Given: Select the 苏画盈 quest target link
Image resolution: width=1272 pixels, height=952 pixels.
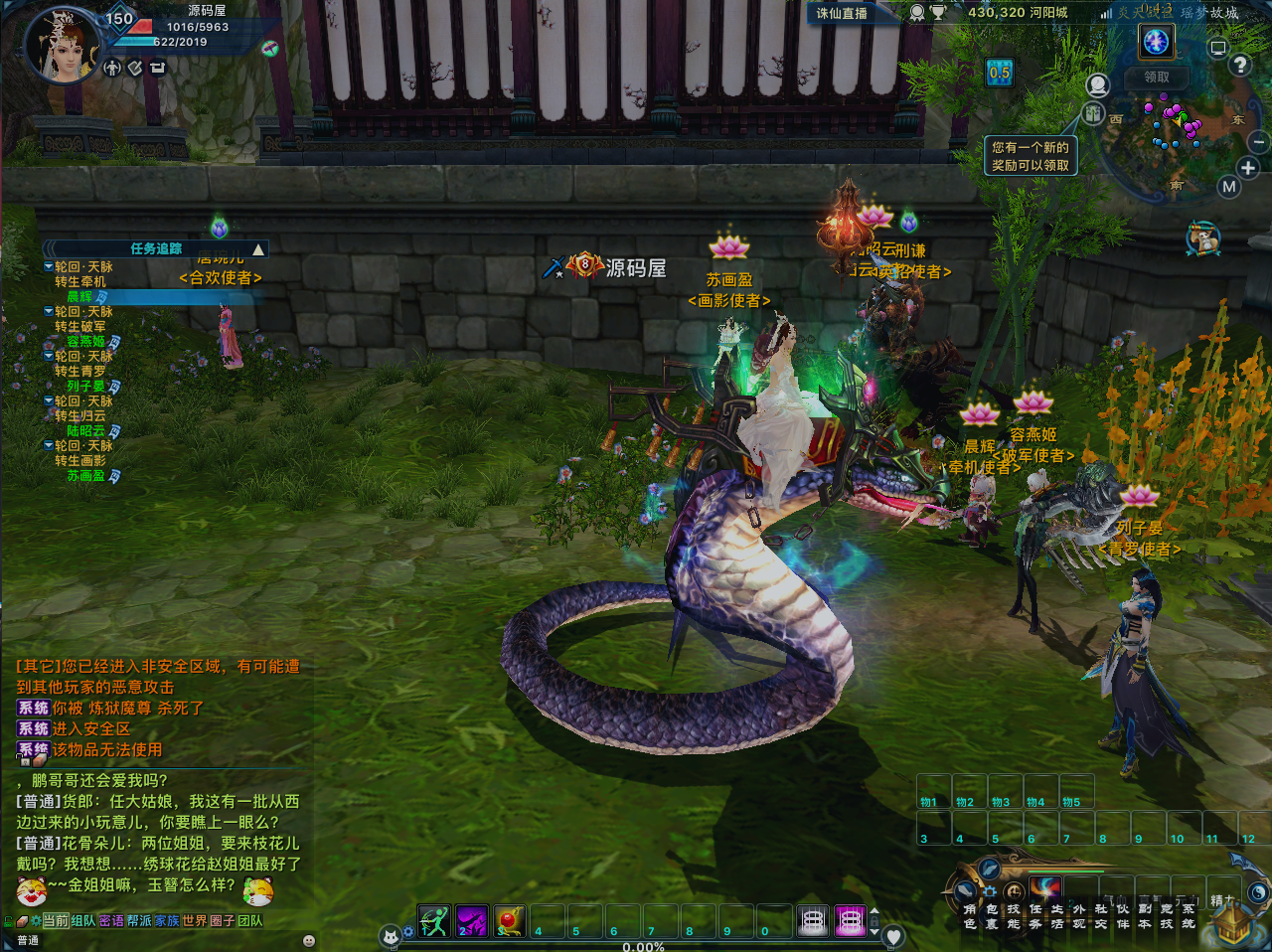Looking at the screenshot, I should tap(85, 476).
